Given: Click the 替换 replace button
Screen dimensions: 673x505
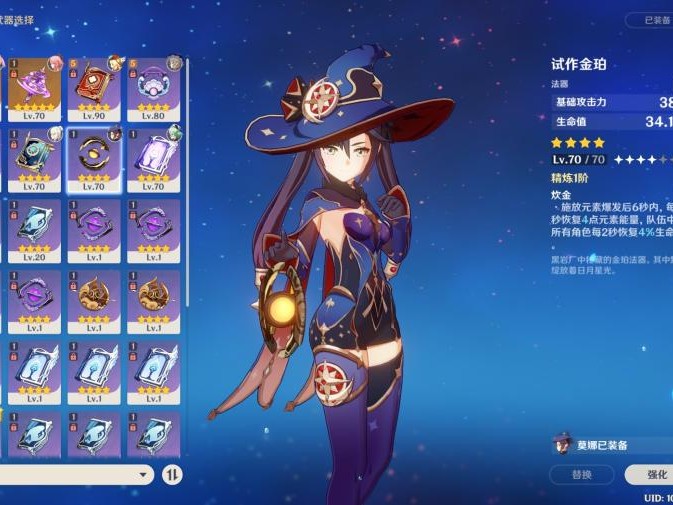Looking at the screenshot, I should point(581,474).
